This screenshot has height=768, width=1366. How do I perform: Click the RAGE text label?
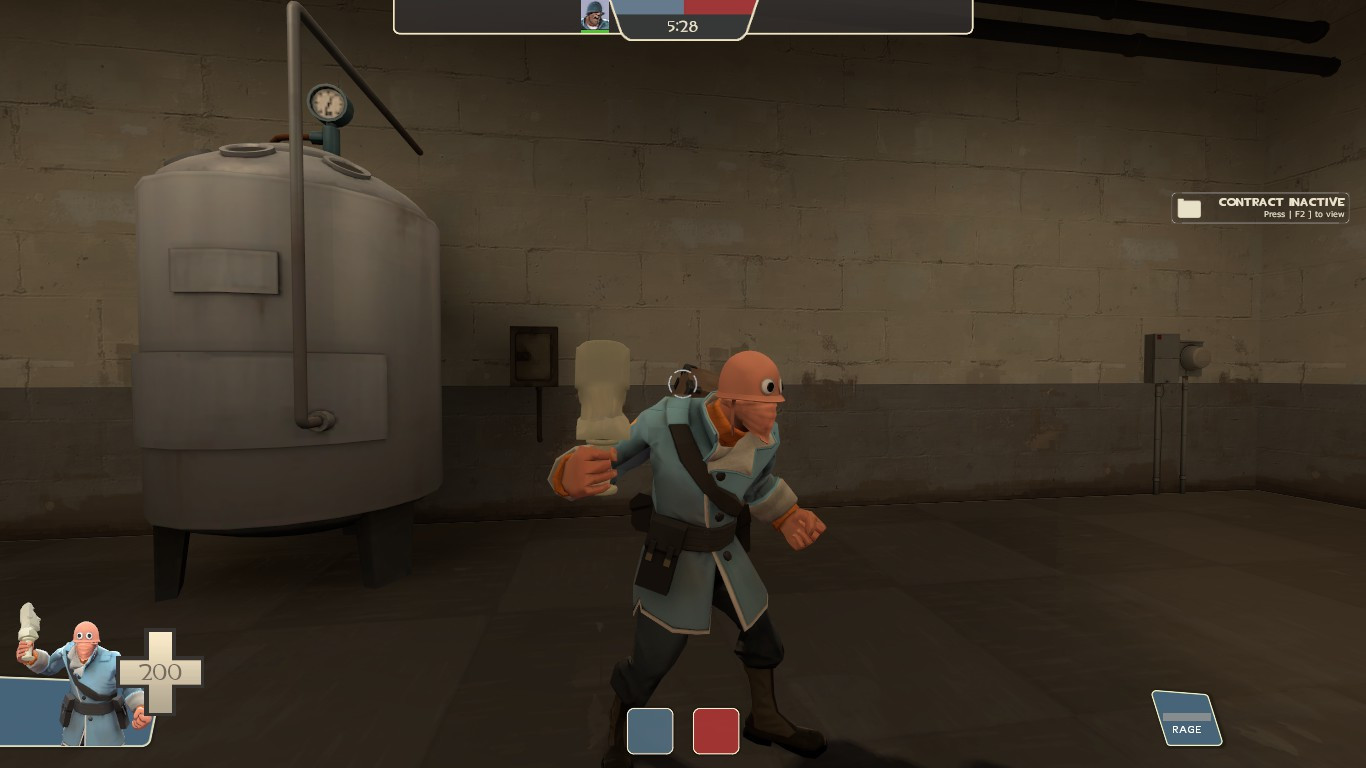1186,730
